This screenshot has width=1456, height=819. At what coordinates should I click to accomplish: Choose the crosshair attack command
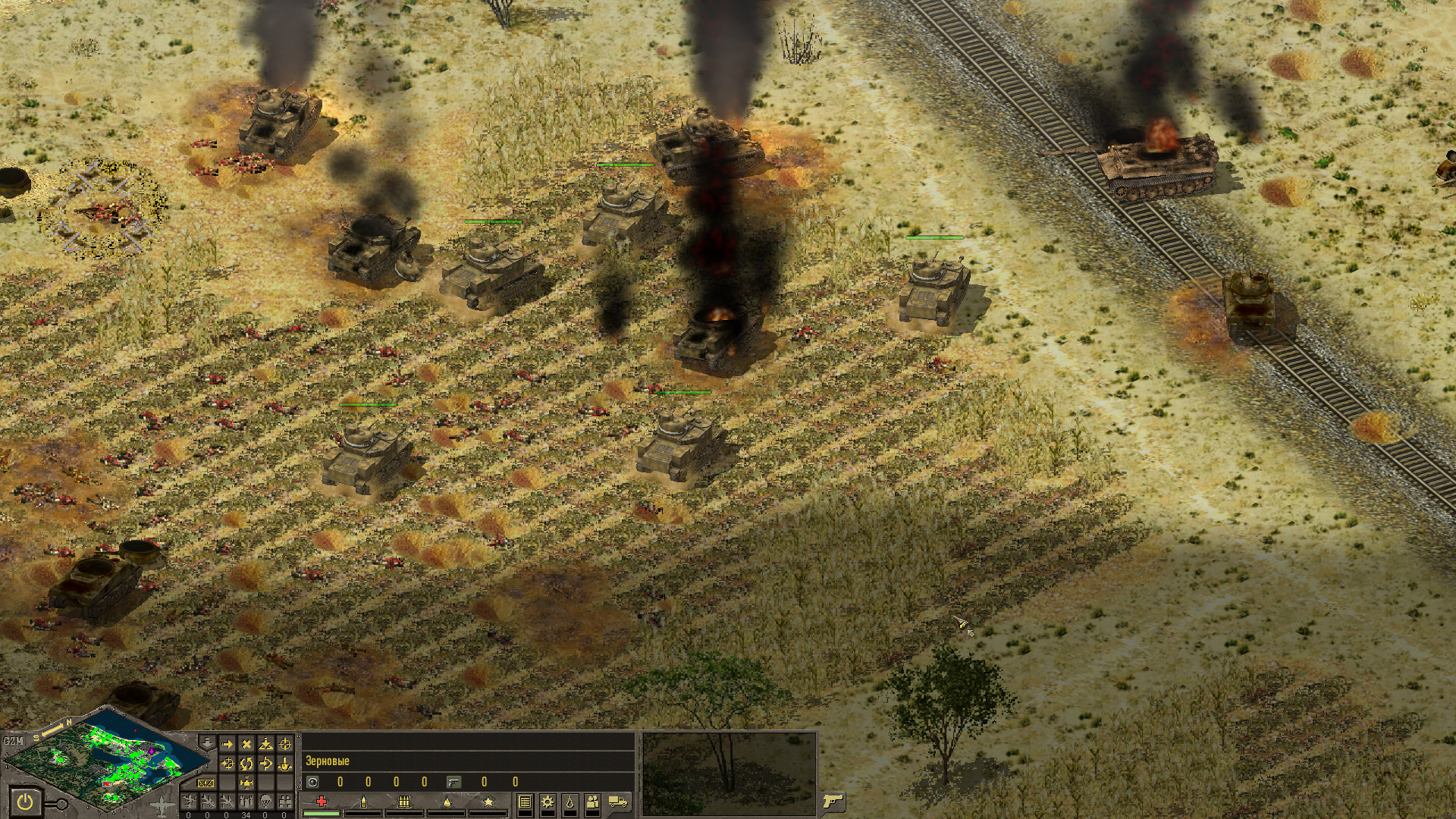pyautogui.click(x=285, y=744)
